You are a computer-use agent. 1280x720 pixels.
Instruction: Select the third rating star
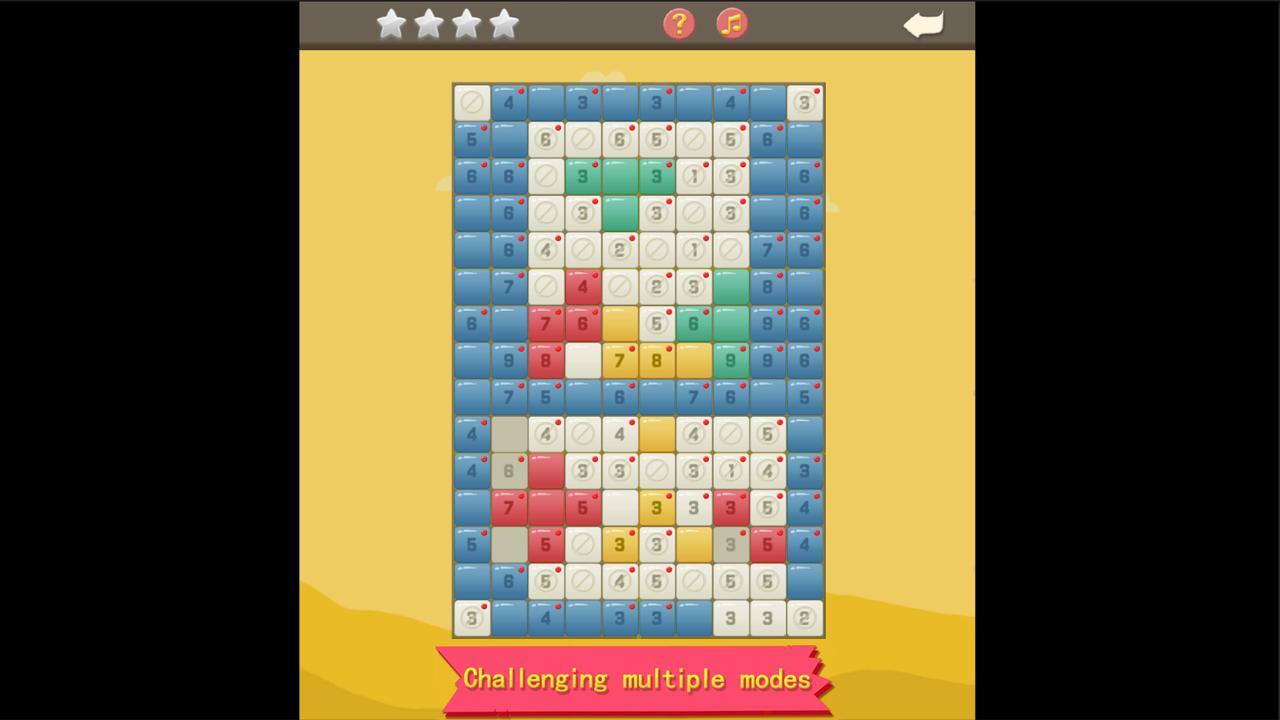(x=466, y=24)
